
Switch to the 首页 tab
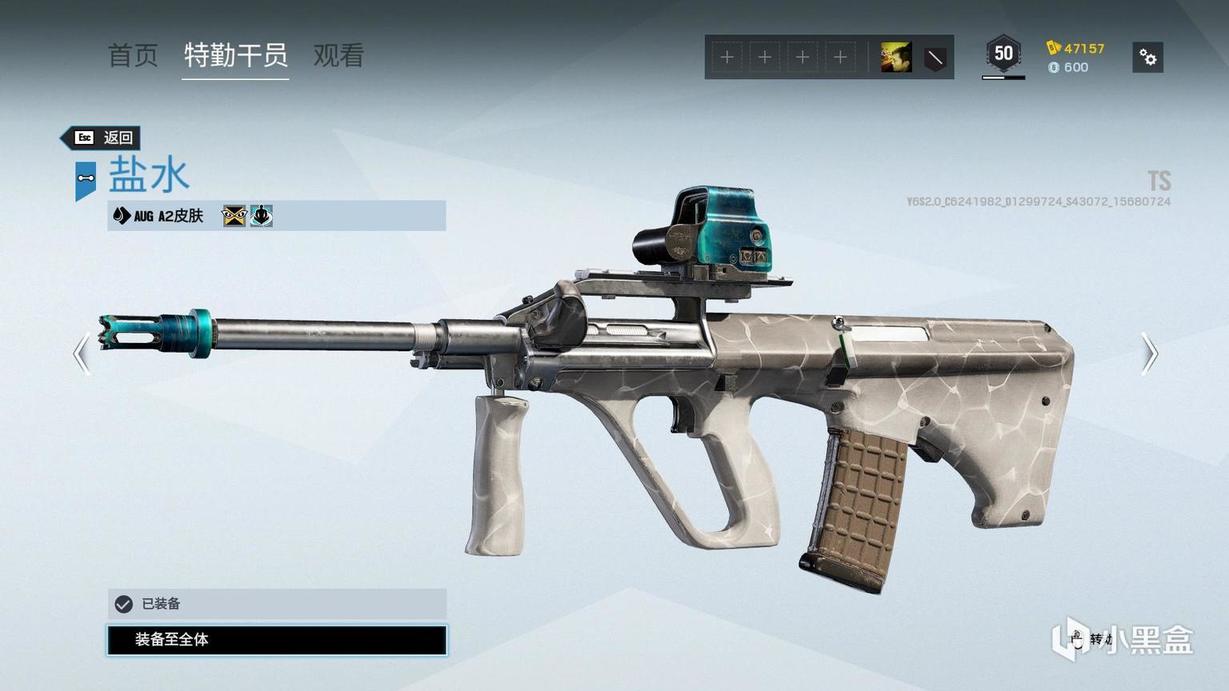click(x=133, y=56)
